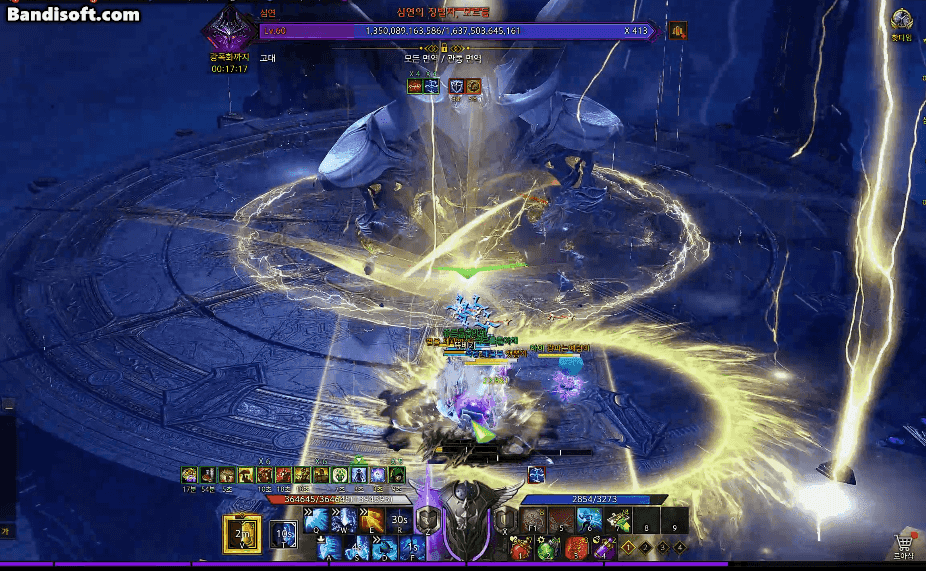Use the T skill on 10s cooldown
This screenshot has height=571, width=926.
tap(282, 534)
